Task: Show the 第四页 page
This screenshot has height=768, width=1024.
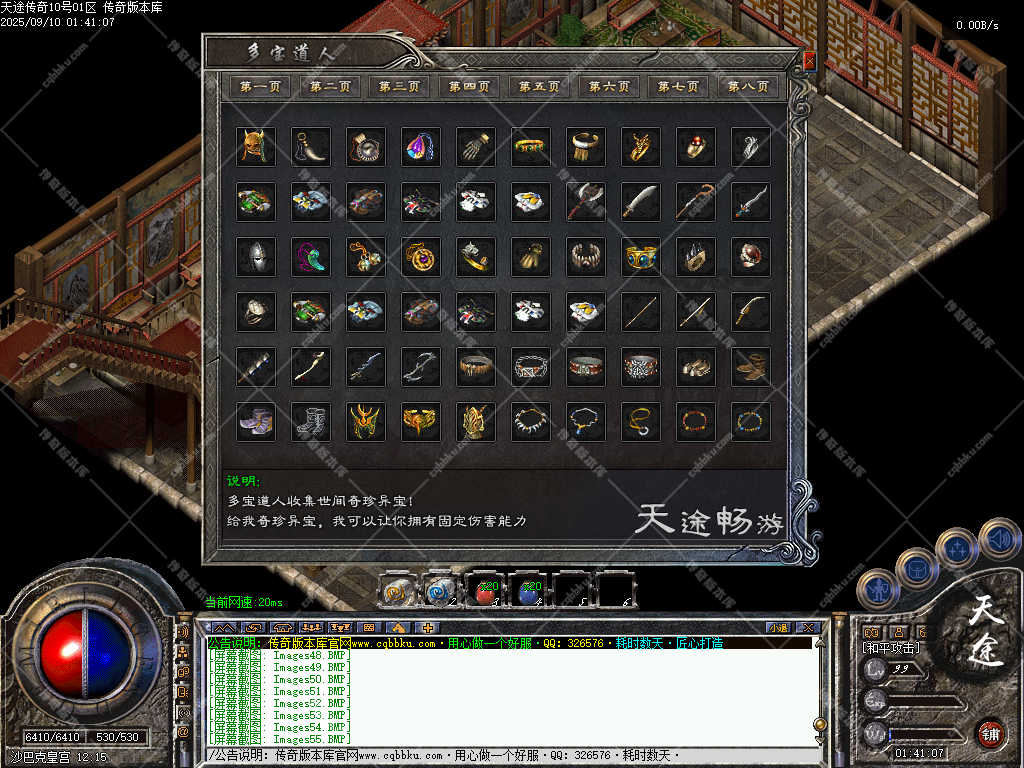Action: click(469, 87)
